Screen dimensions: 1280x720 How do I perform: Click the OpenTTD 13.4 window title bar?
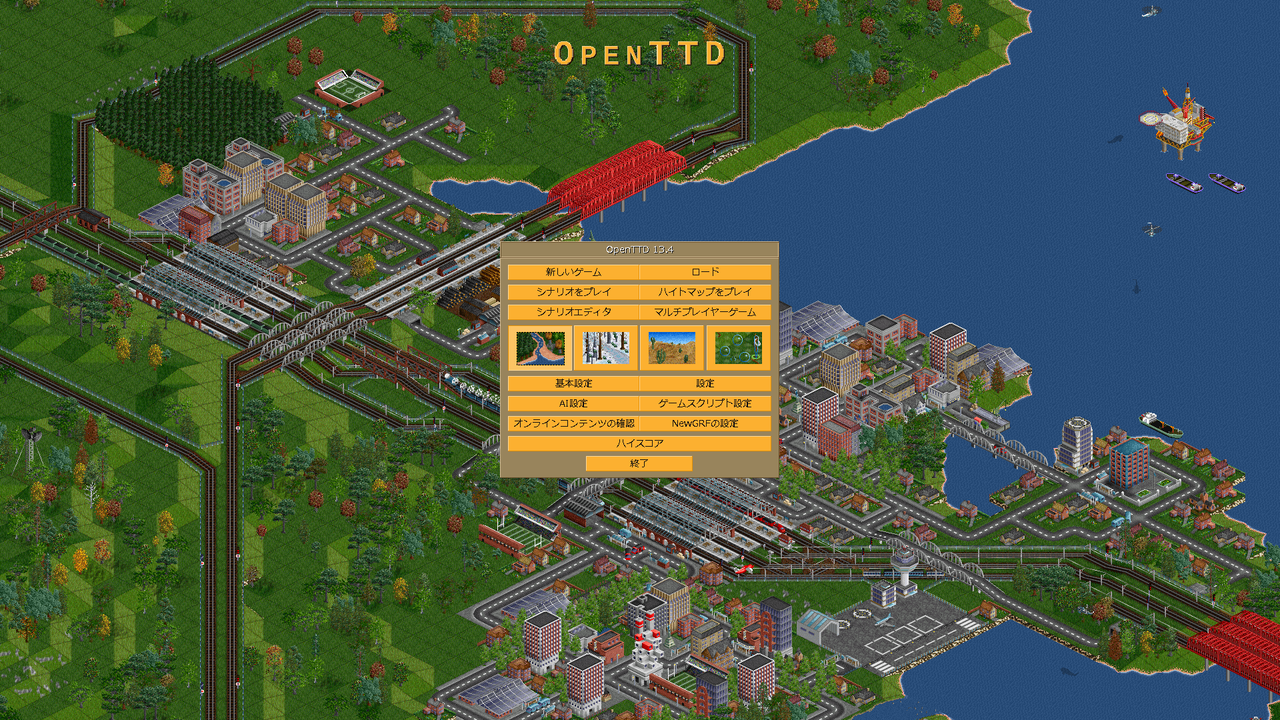639,249
